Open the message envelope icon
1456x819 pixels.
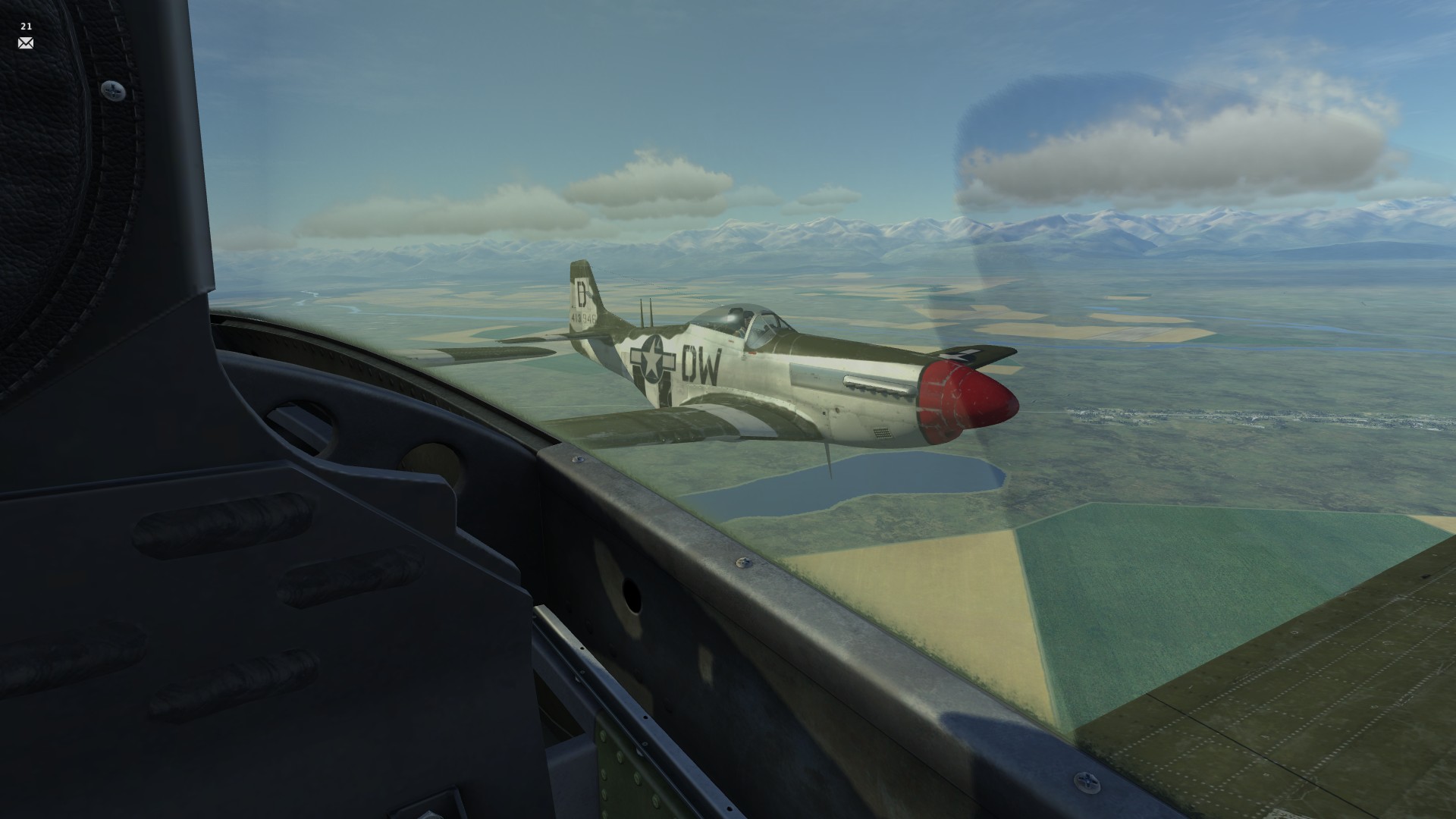[26, 43]
